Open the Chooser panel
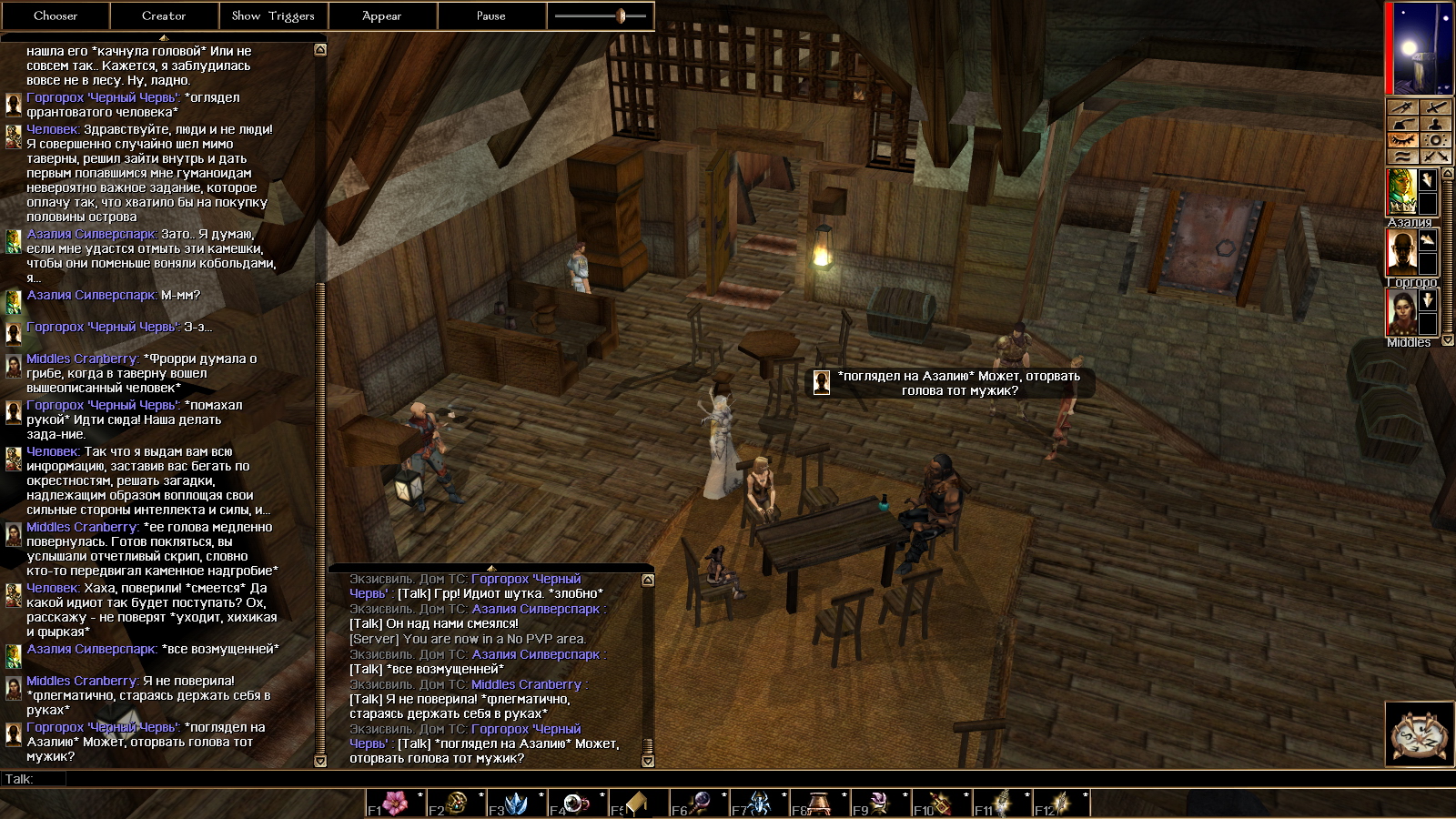1456x819 pixels. 55,15
